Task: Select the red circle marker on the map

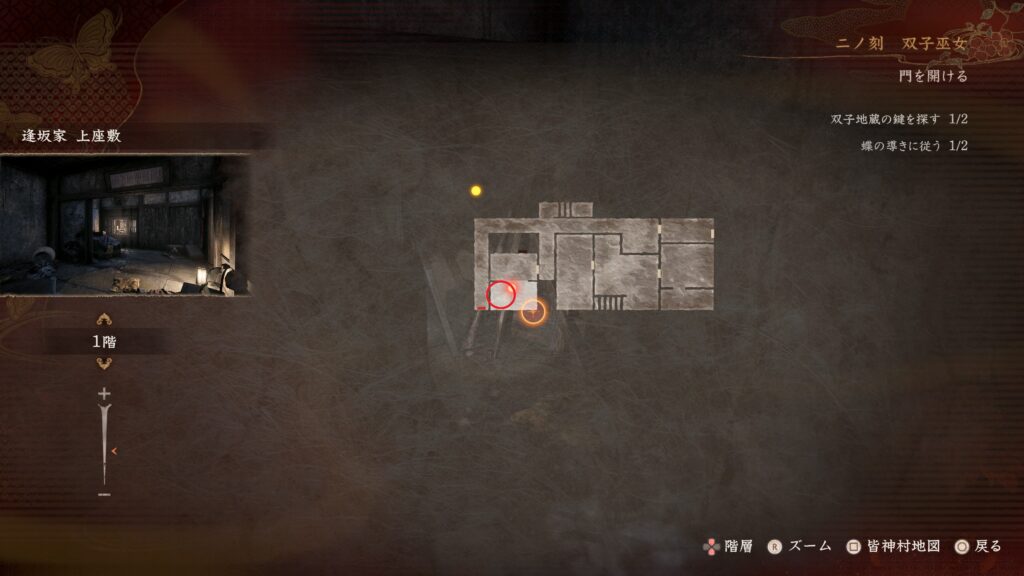Action: (x=500, y=294)
